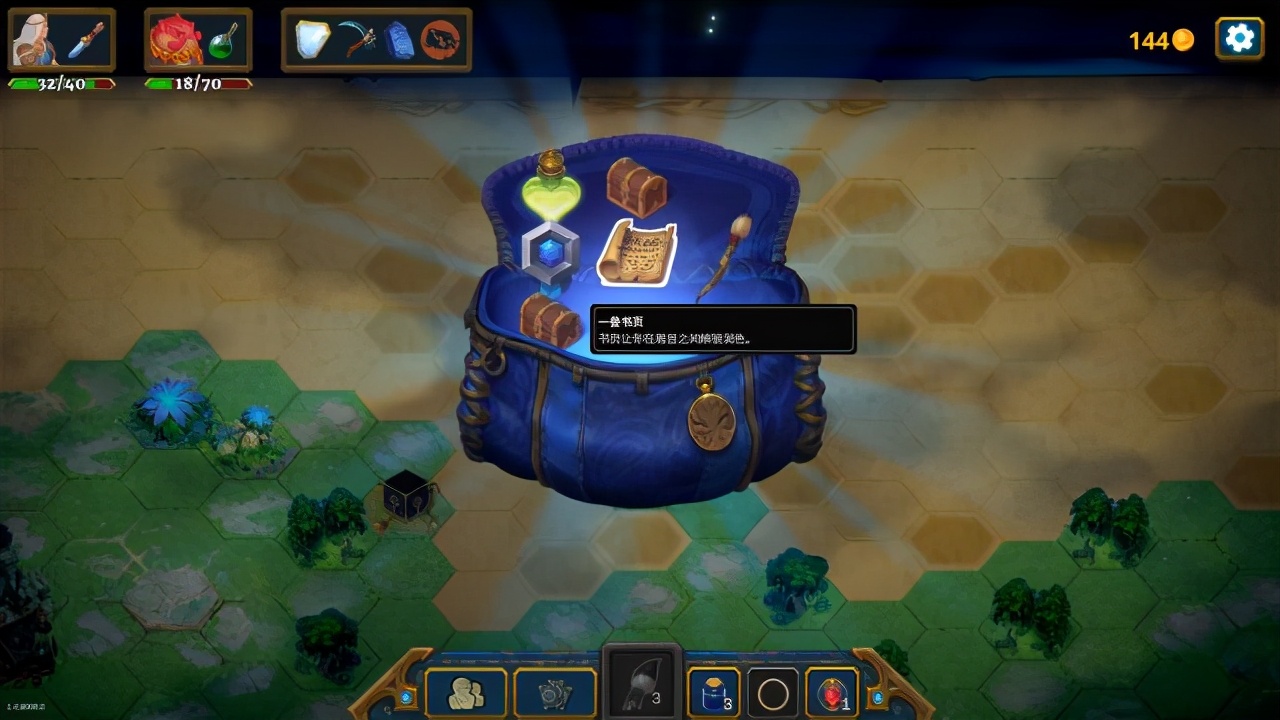Click the green flask icon
Screen dimensions: 1280x720
[x=224, y=42]
